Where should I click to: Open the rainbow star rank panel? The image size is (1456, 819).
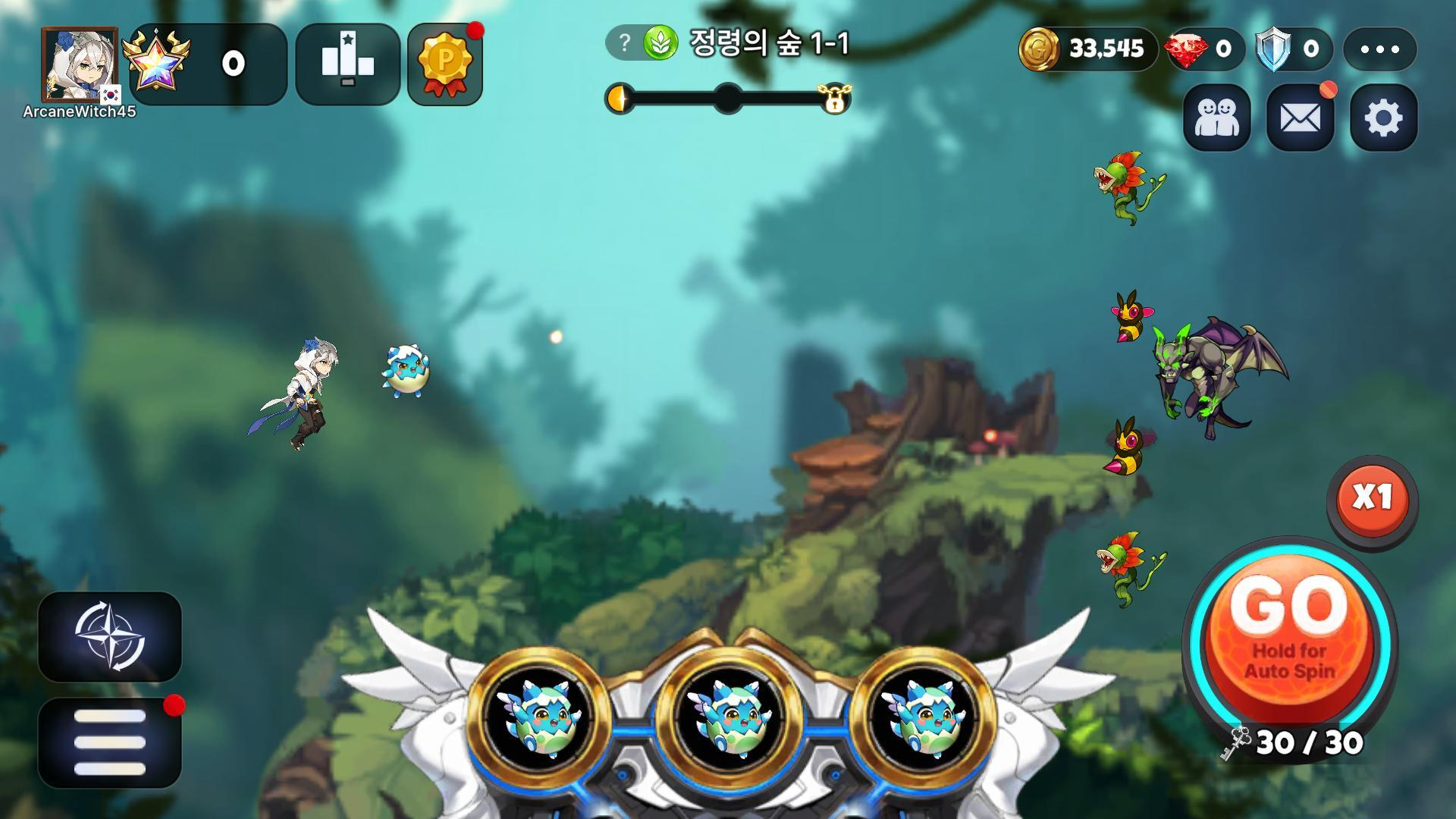tap(208, 64)
